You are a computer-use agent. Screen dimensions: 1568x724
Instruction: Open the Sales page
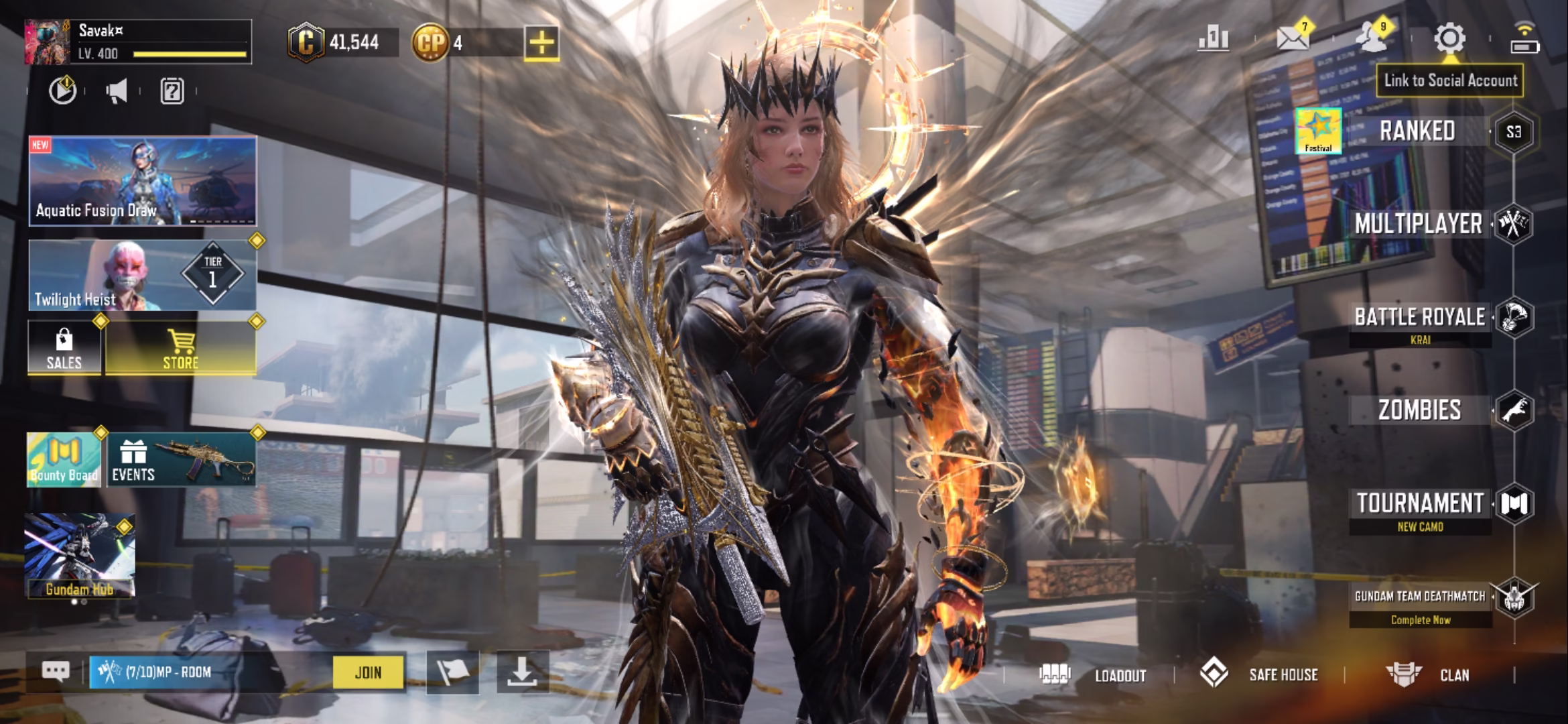(x=64, y=349)
